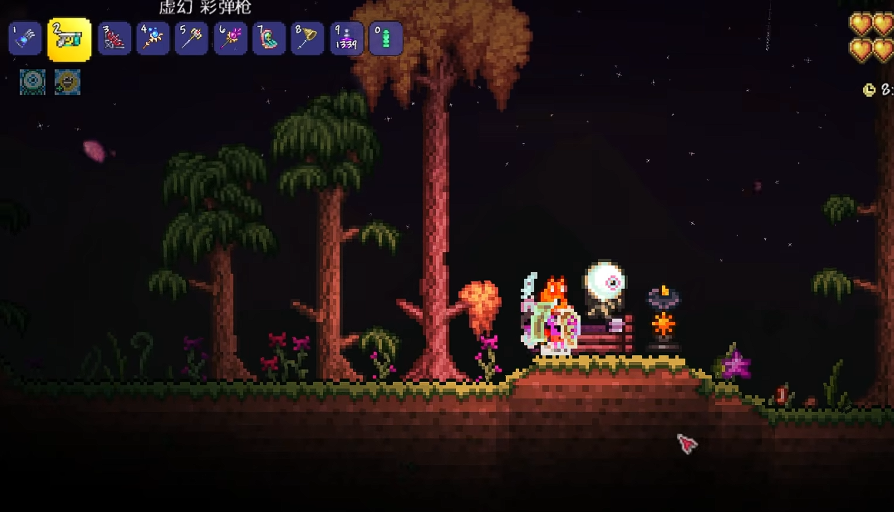Choose the red weapon in hotbar slot 3
Screen dimensions: 894x512
click(114, 39)
